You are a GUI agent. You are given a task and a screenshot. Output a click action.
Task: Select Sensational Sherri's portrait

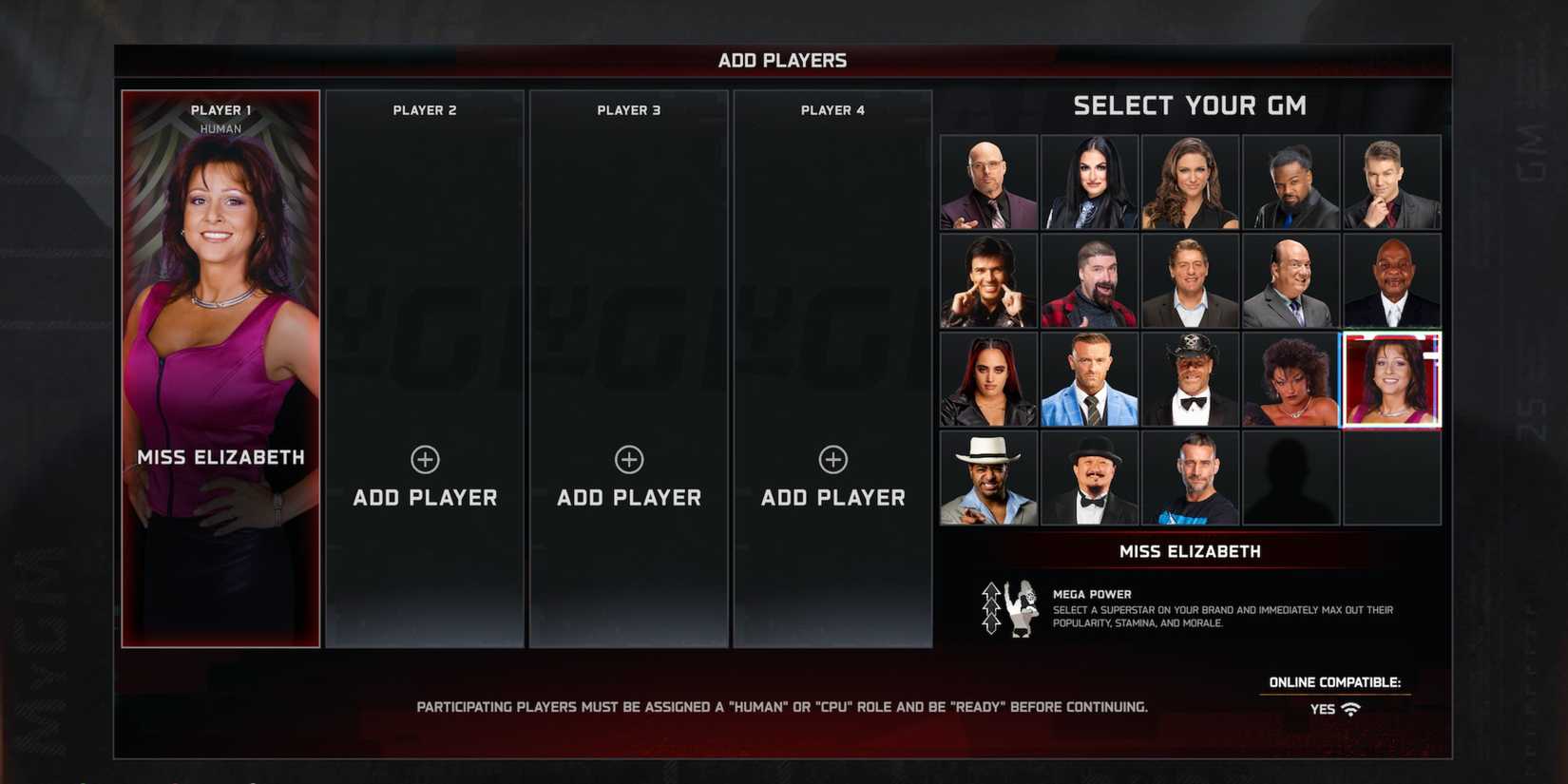1291,379
